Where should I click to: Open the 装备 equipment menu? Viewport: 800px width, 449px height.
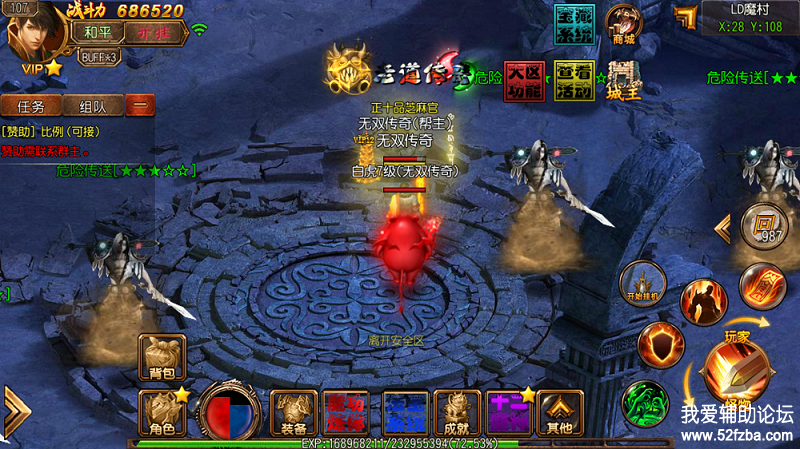click(294, 411)
